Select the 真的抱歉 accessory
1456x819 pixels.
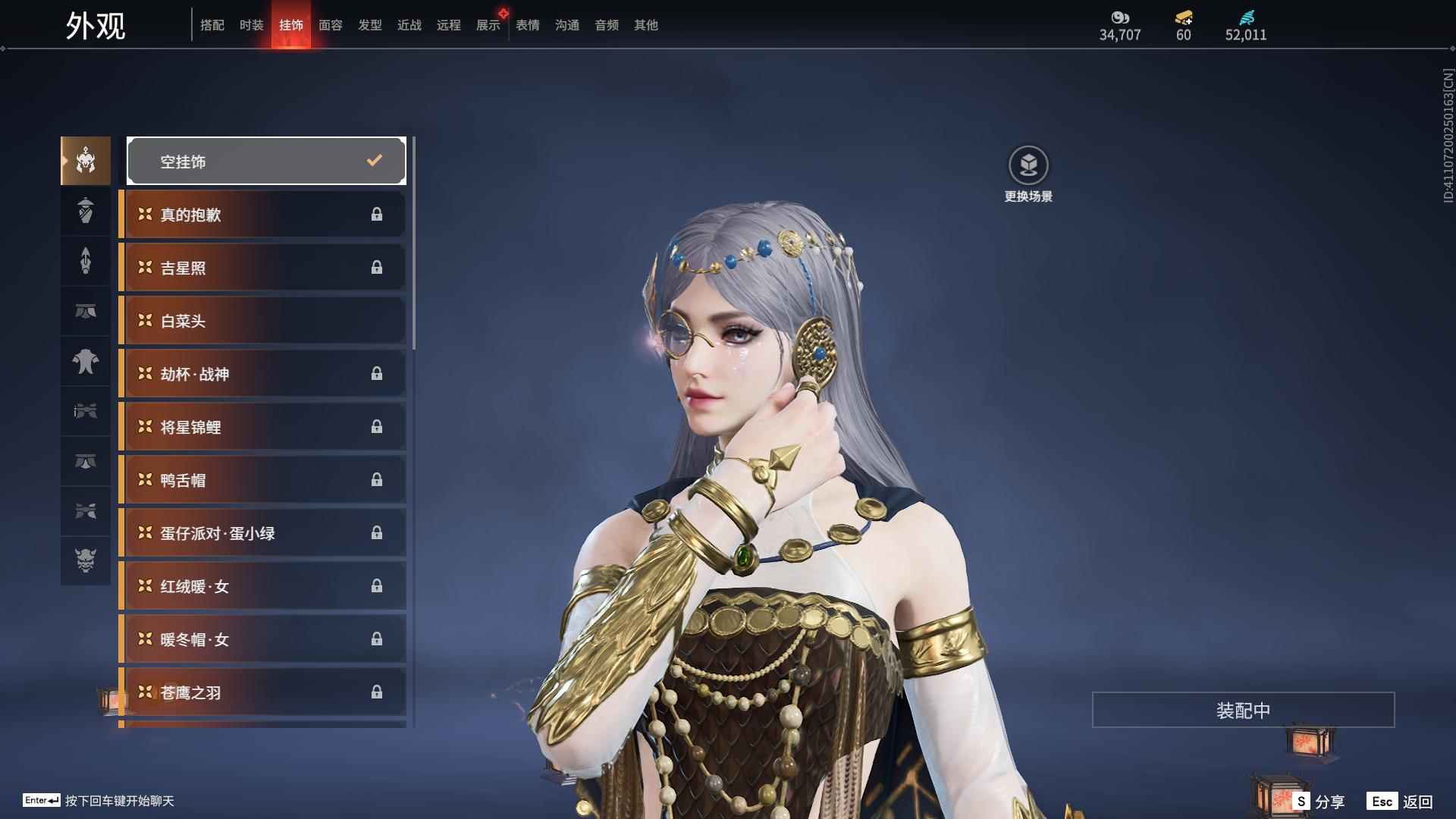click(263, 215)
